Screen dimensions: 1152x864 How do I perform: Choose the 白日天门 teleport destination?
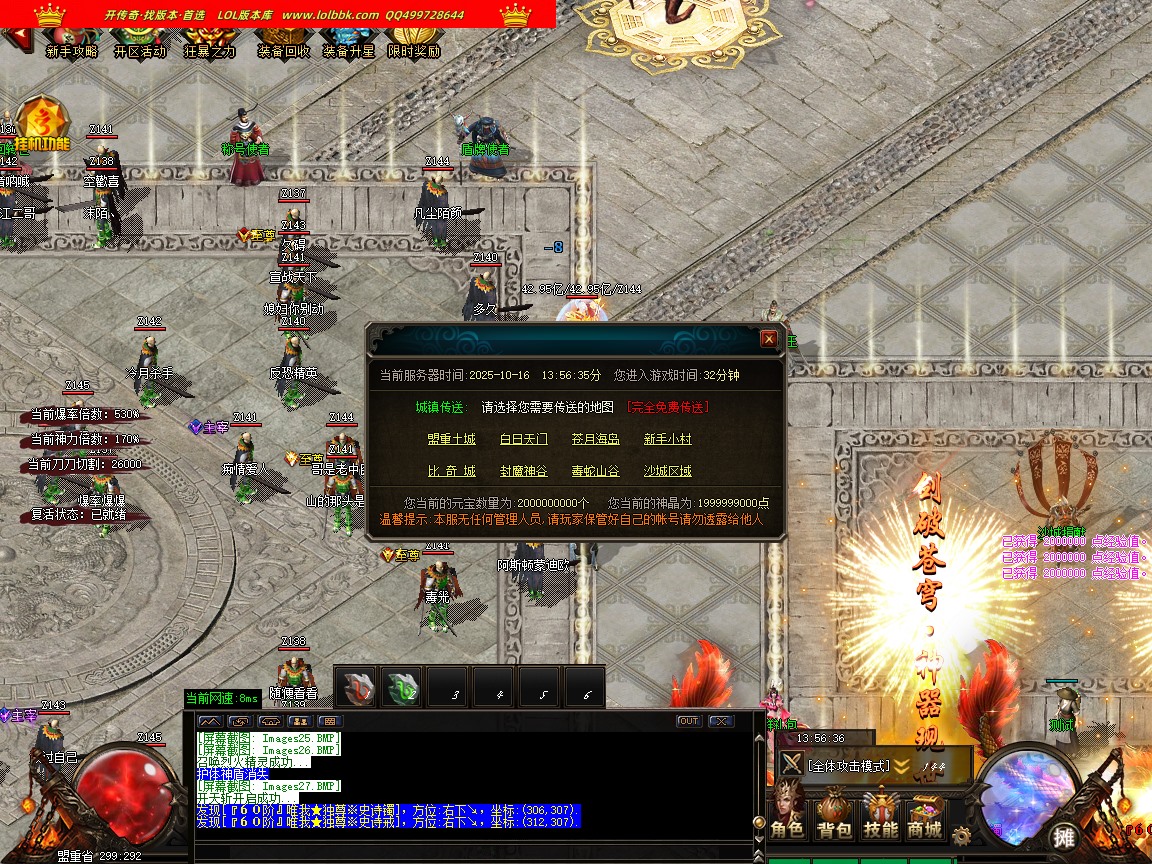(x=524, y=439)
